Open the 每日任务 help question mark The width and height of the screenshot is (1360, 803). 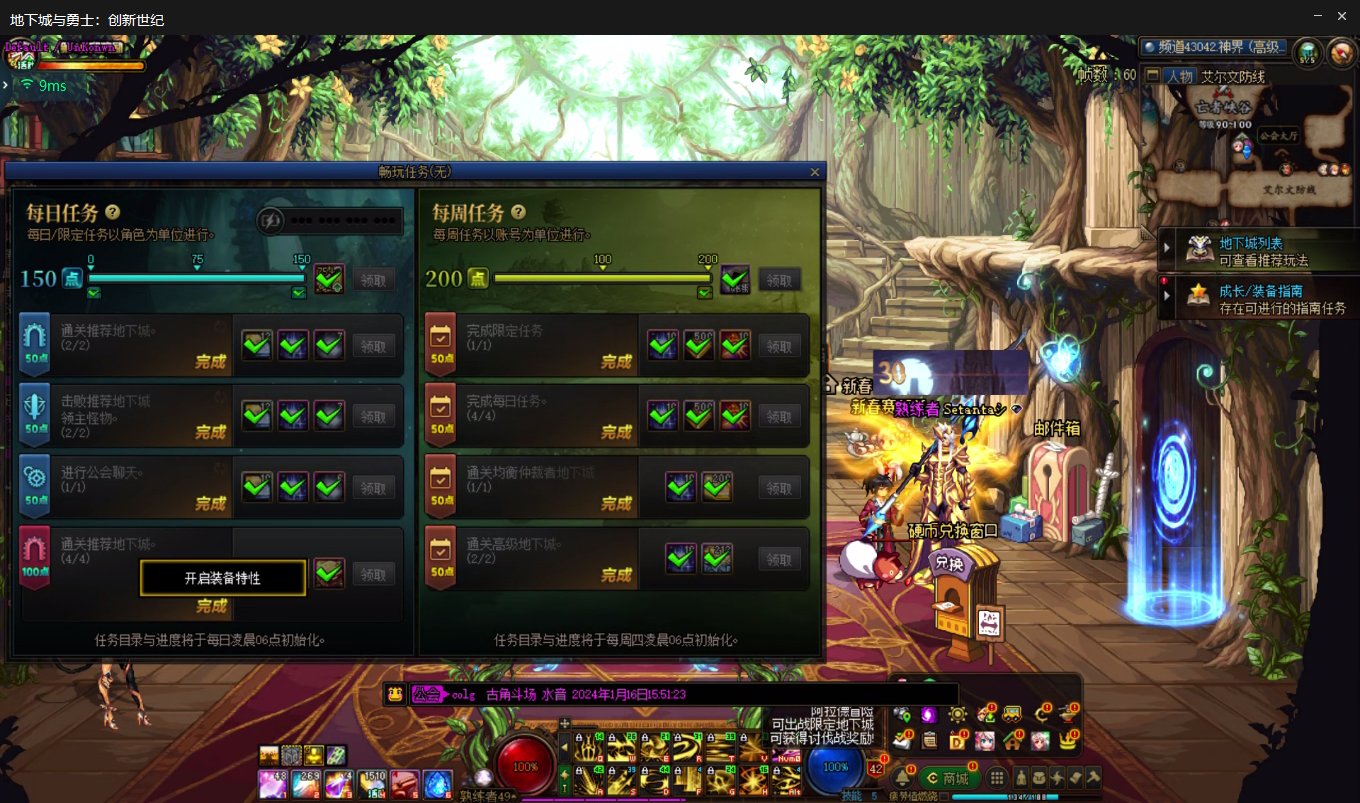point(113,212)
